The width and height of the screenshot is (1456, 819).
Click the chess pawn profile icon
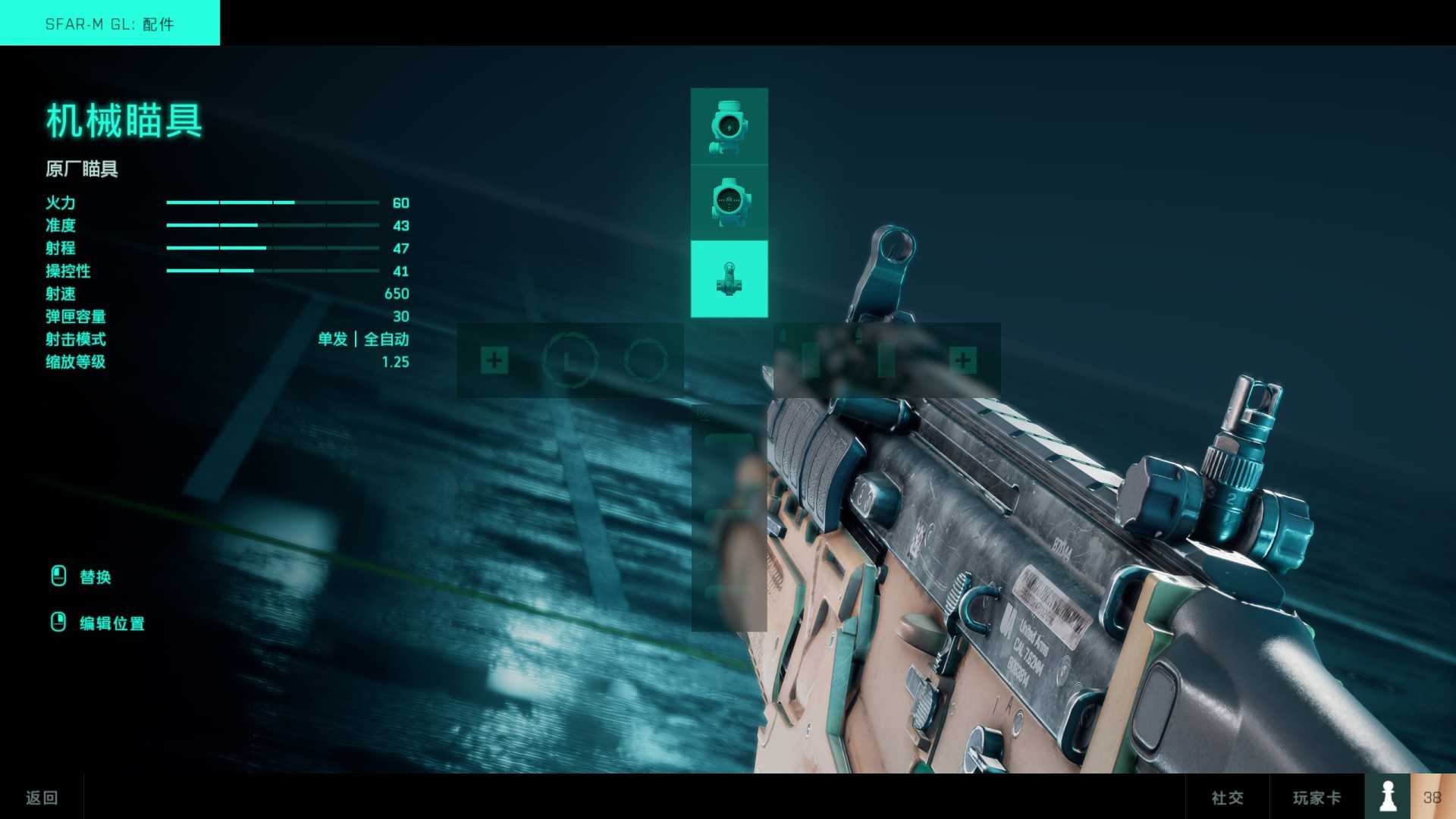click(1388, 796)
